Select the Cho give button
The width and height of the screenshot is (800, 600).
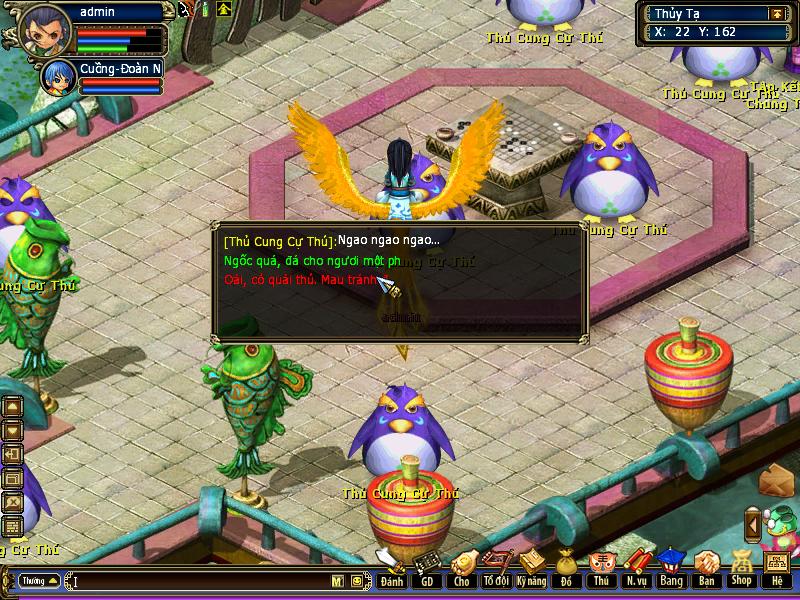click(x=461, y=570)
